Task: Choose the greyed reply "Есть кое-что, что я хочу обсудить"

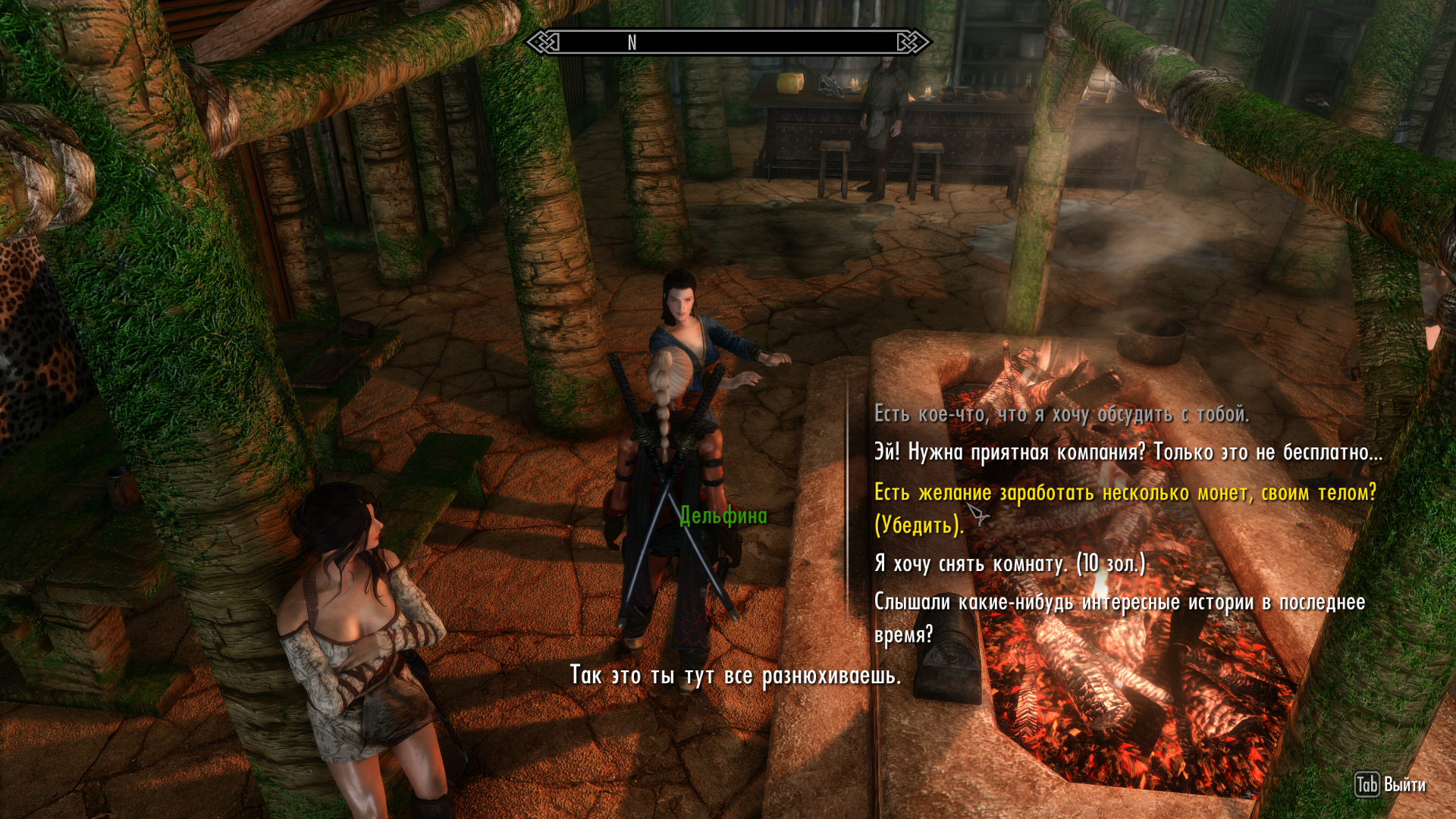Action: [1061, 414]
